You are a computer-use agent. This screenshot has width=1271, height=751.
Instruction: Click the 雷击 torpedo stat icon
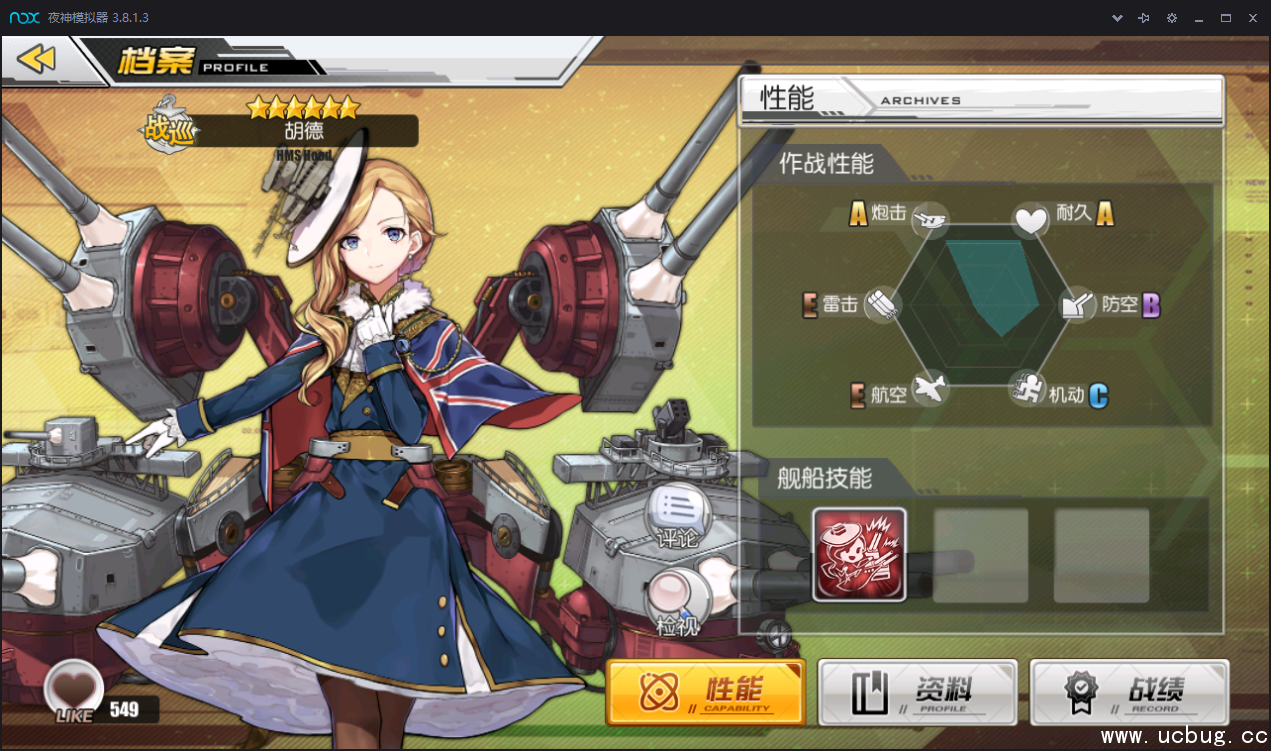[x=881, y=304]
